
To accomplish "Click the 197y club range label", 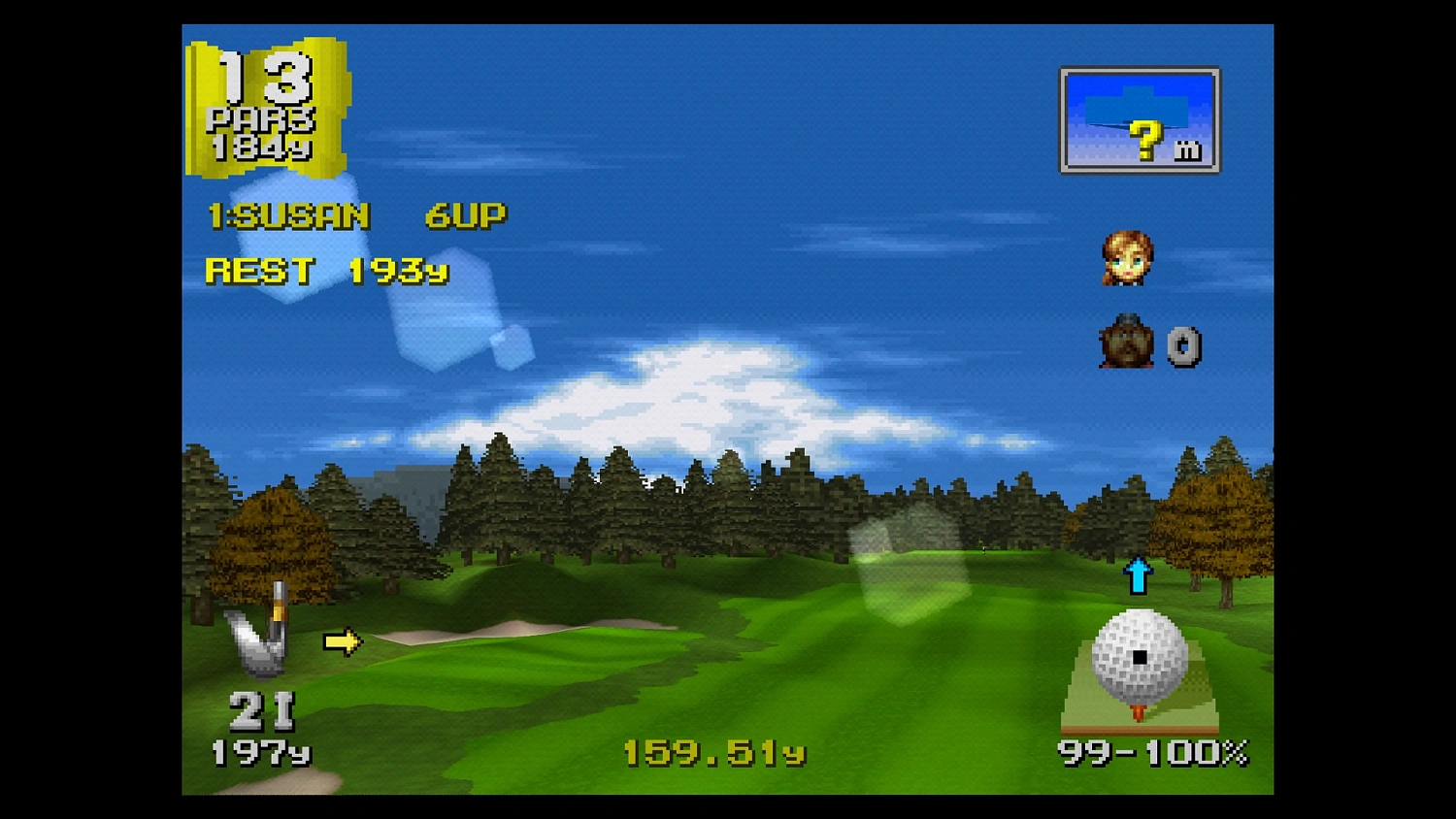I will pos(263,752).
